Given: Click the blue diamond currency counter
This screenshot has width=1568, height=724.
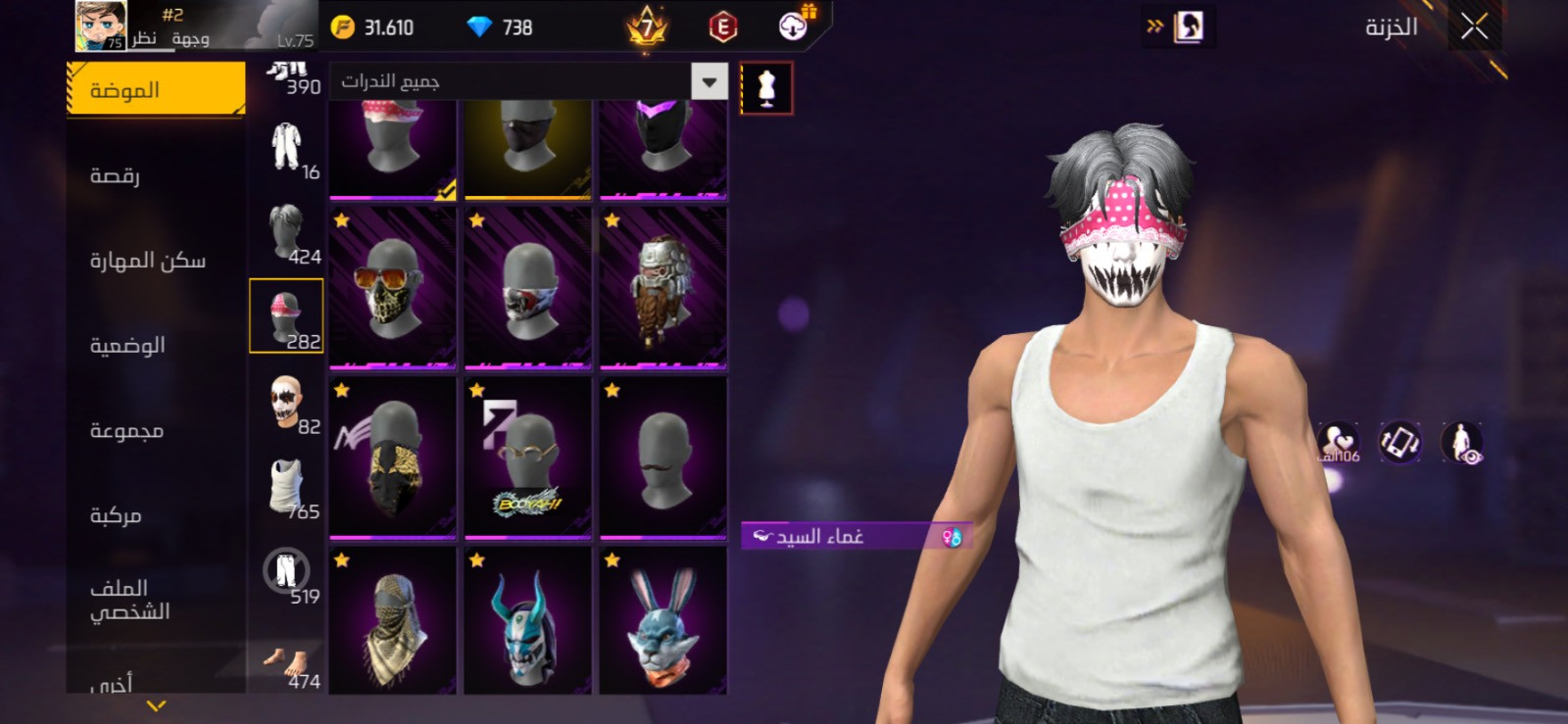Looking at the screenshot, I should [500, 27].
